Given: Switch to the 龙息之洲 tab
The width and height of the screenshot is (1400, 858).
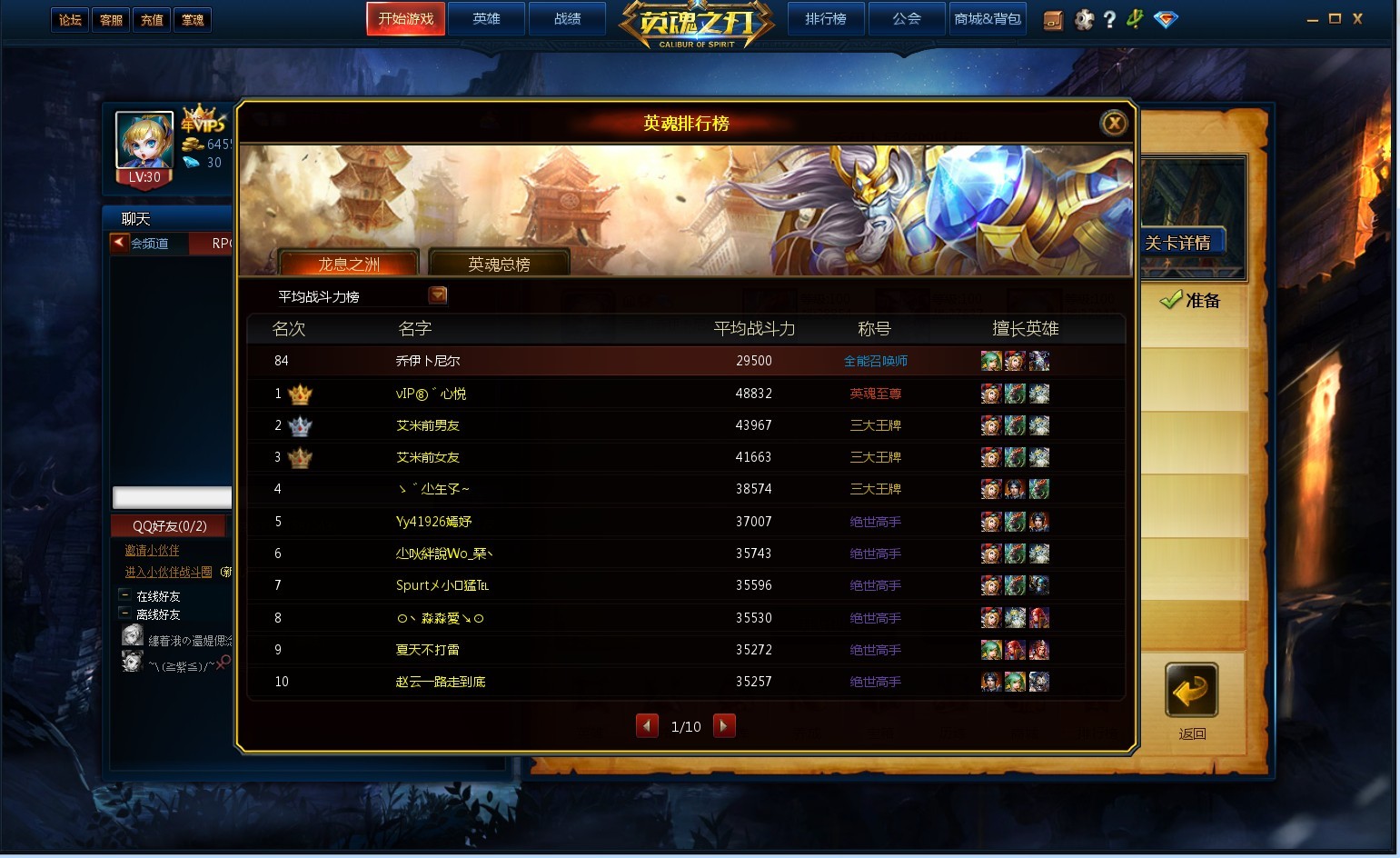Looking at the screenshot, I should click(x=349, y=264).
